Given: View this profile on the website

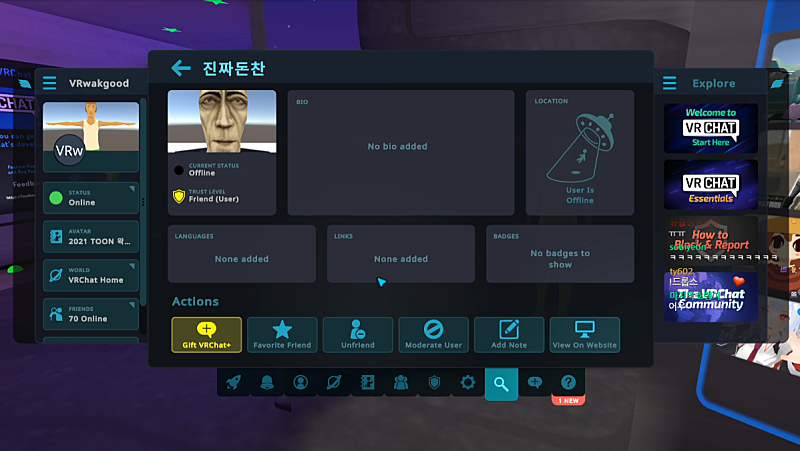Looking at the screenshot, I should (x=585, y=334).
